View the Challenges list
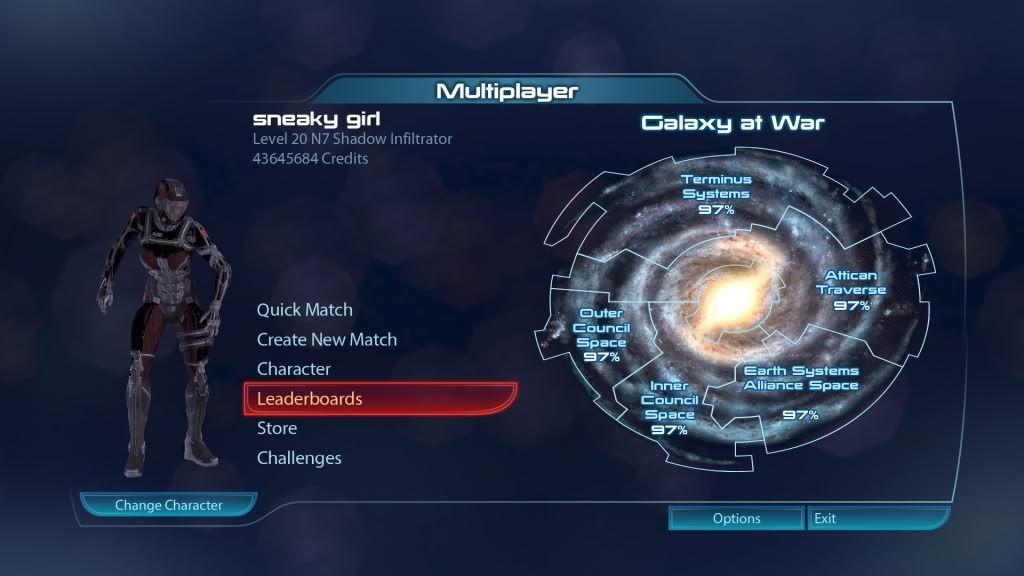The image size is (1024, 576). pos(299,458)
